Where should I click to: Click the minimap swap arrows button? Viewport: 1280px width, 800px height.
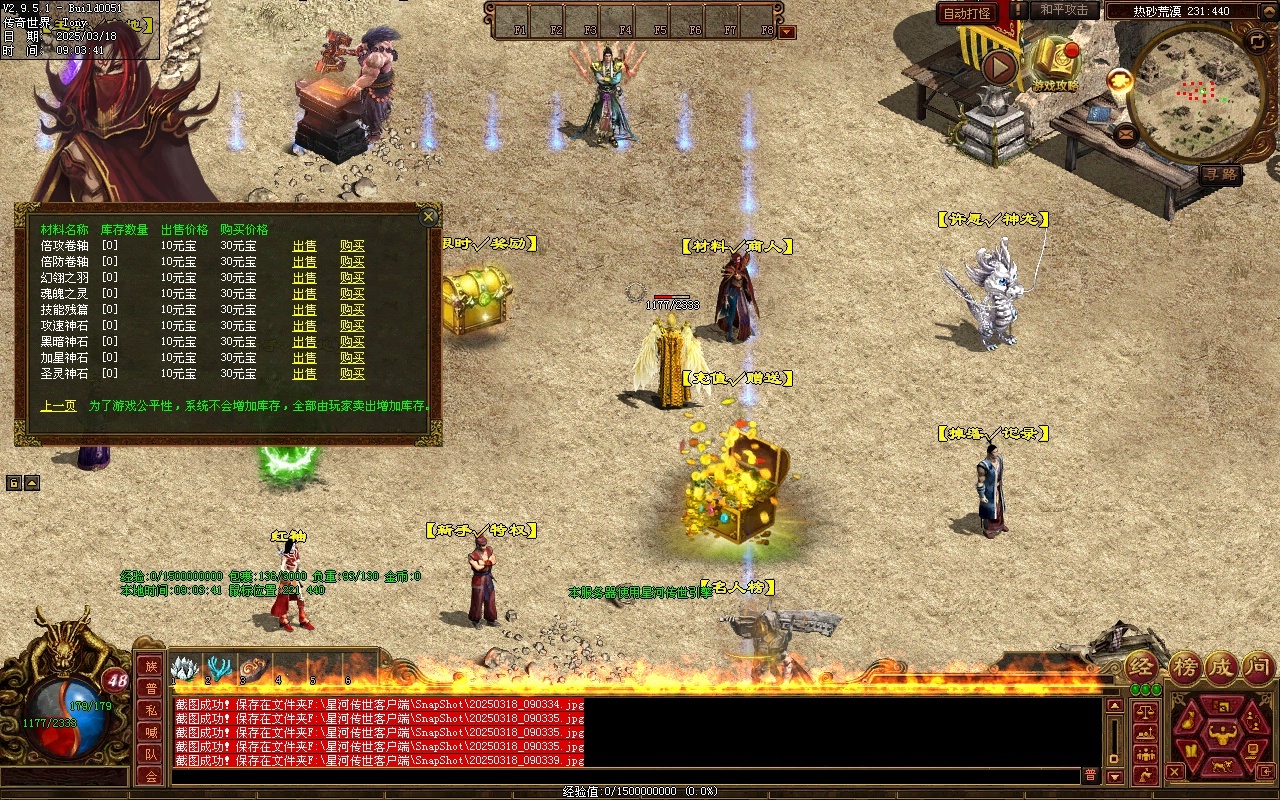pyautogui.click(x=1257, y=41)
